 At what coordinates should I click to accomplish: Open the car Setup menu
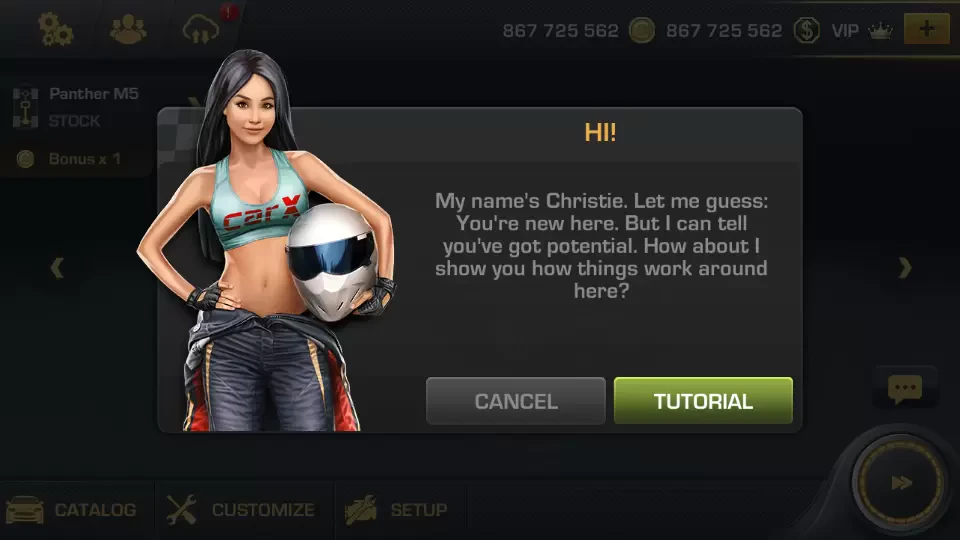[x=396, y=510]
